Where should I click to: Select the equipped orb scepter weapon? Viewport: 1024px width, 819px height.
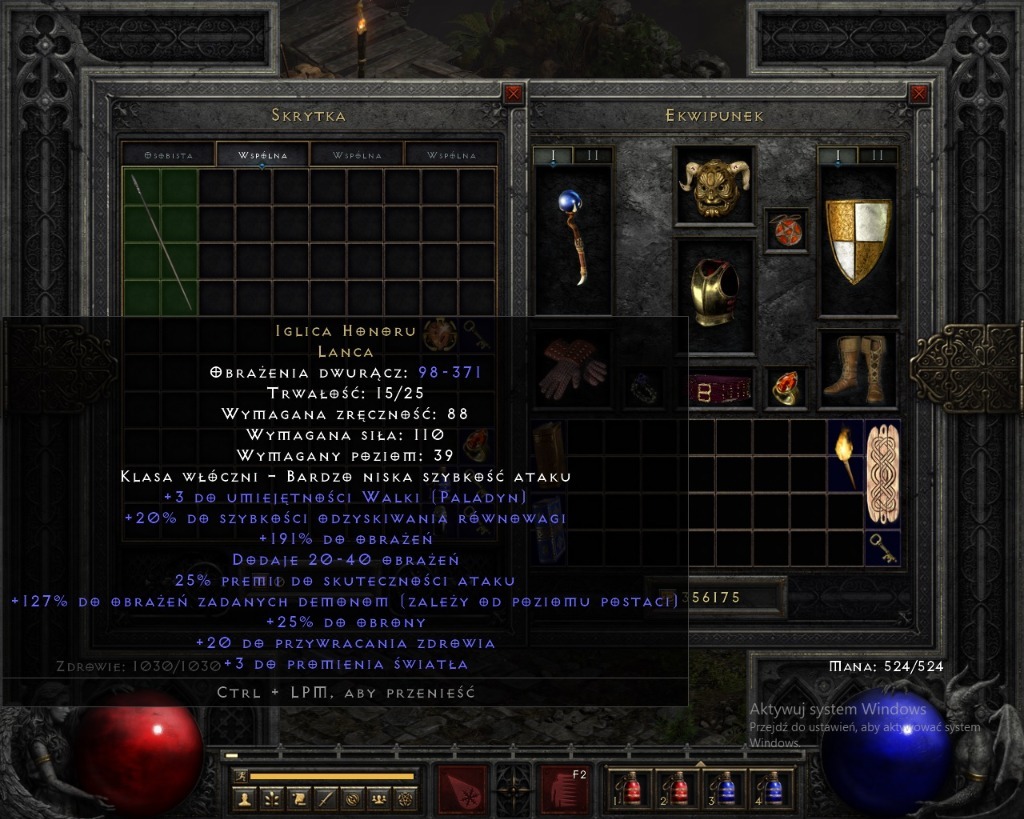click(573, 238)
